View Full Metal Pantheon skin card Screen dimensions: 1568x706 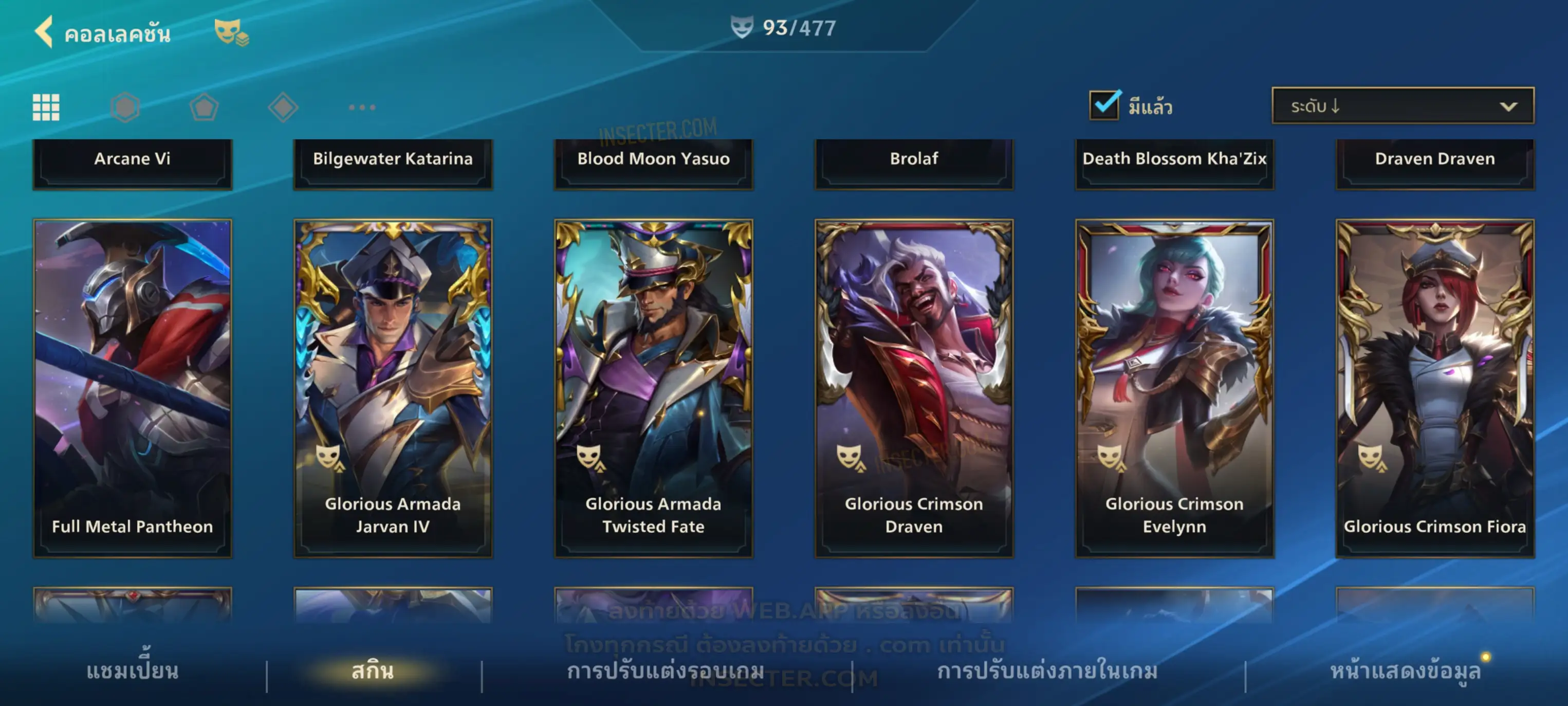tap(132, 388)
